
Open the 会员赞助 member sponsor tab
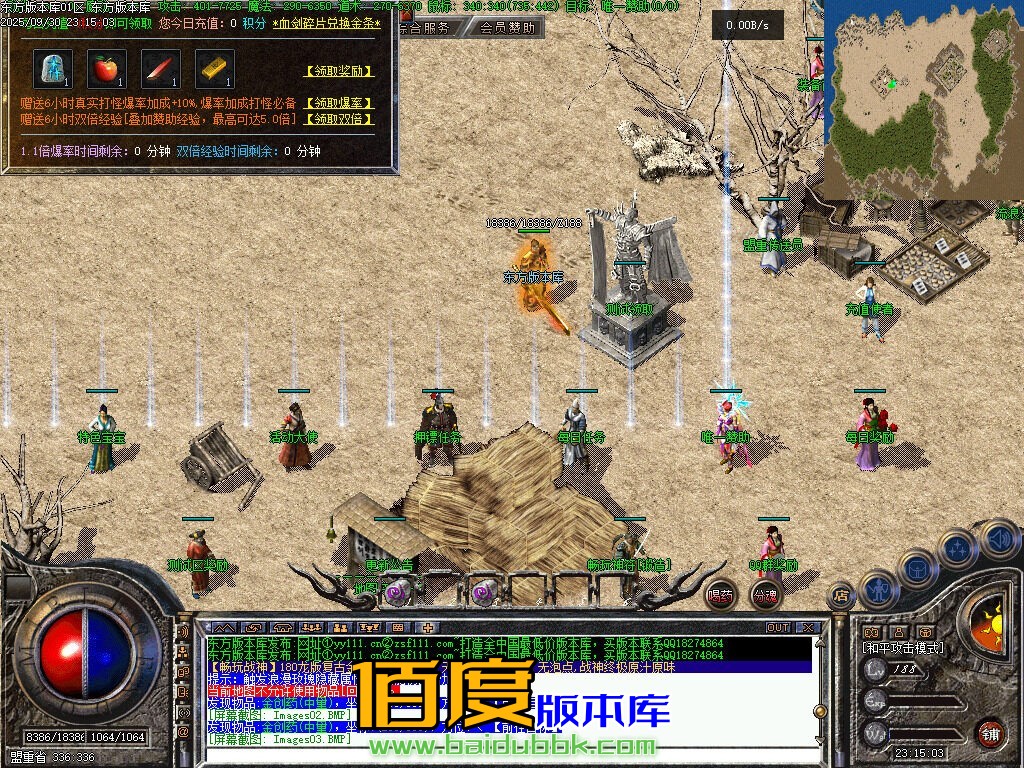[x=506, y=28]
